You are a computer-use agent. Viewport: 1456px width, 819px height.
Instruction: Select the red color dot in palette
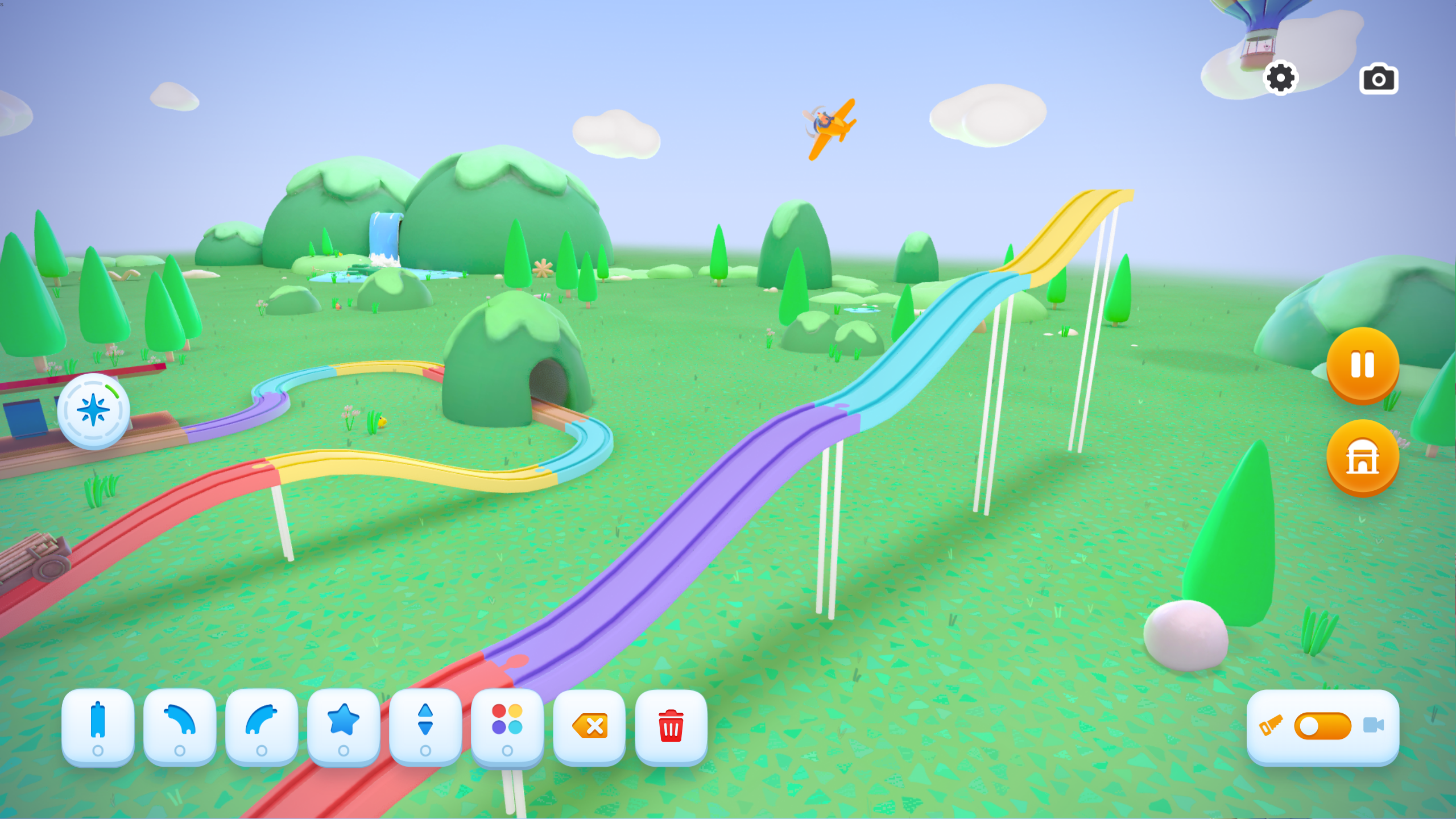pos(498,711)
